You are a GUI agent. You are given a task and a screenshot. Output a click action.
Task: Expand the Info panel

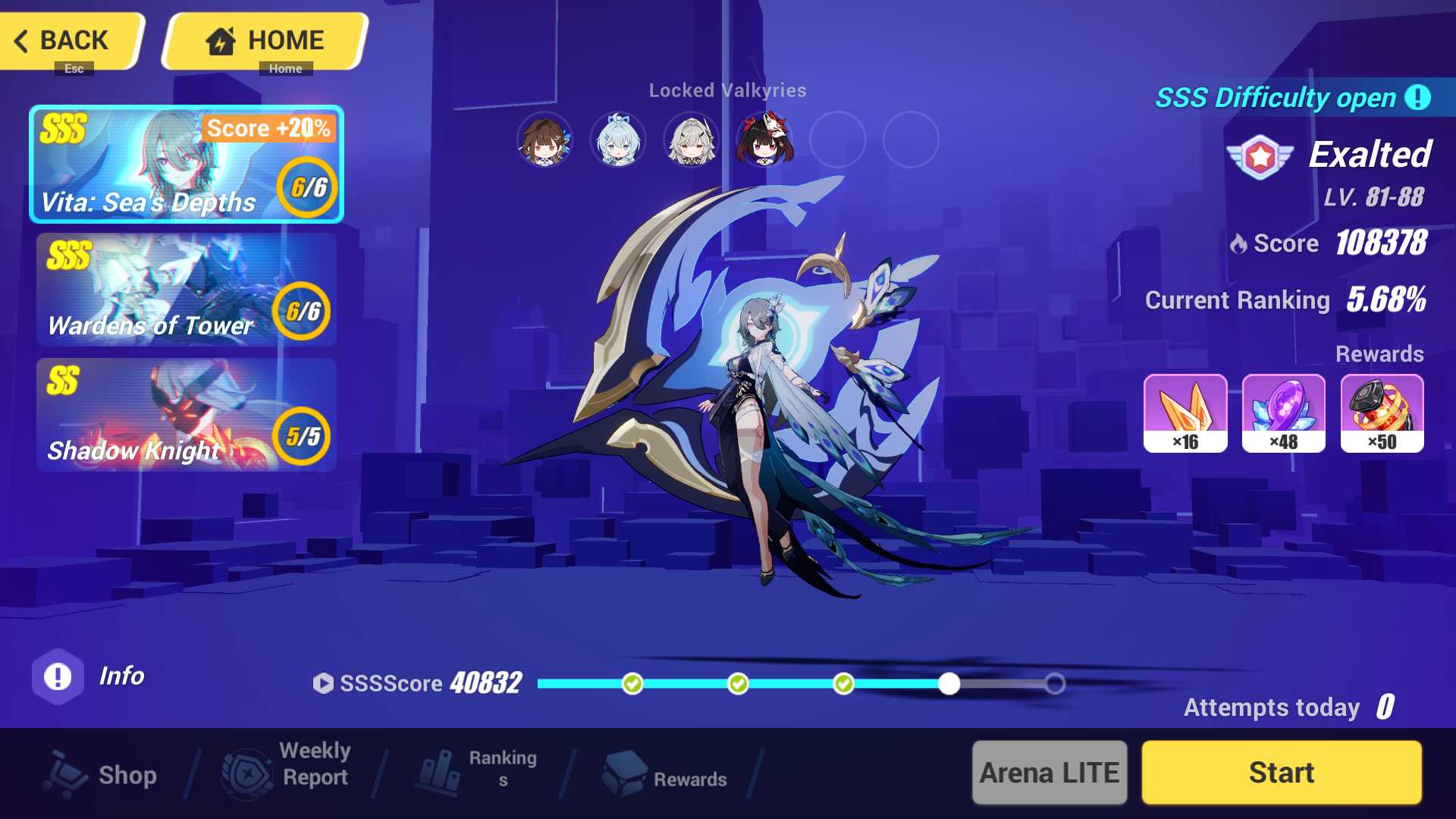click(x=58, y=676)
